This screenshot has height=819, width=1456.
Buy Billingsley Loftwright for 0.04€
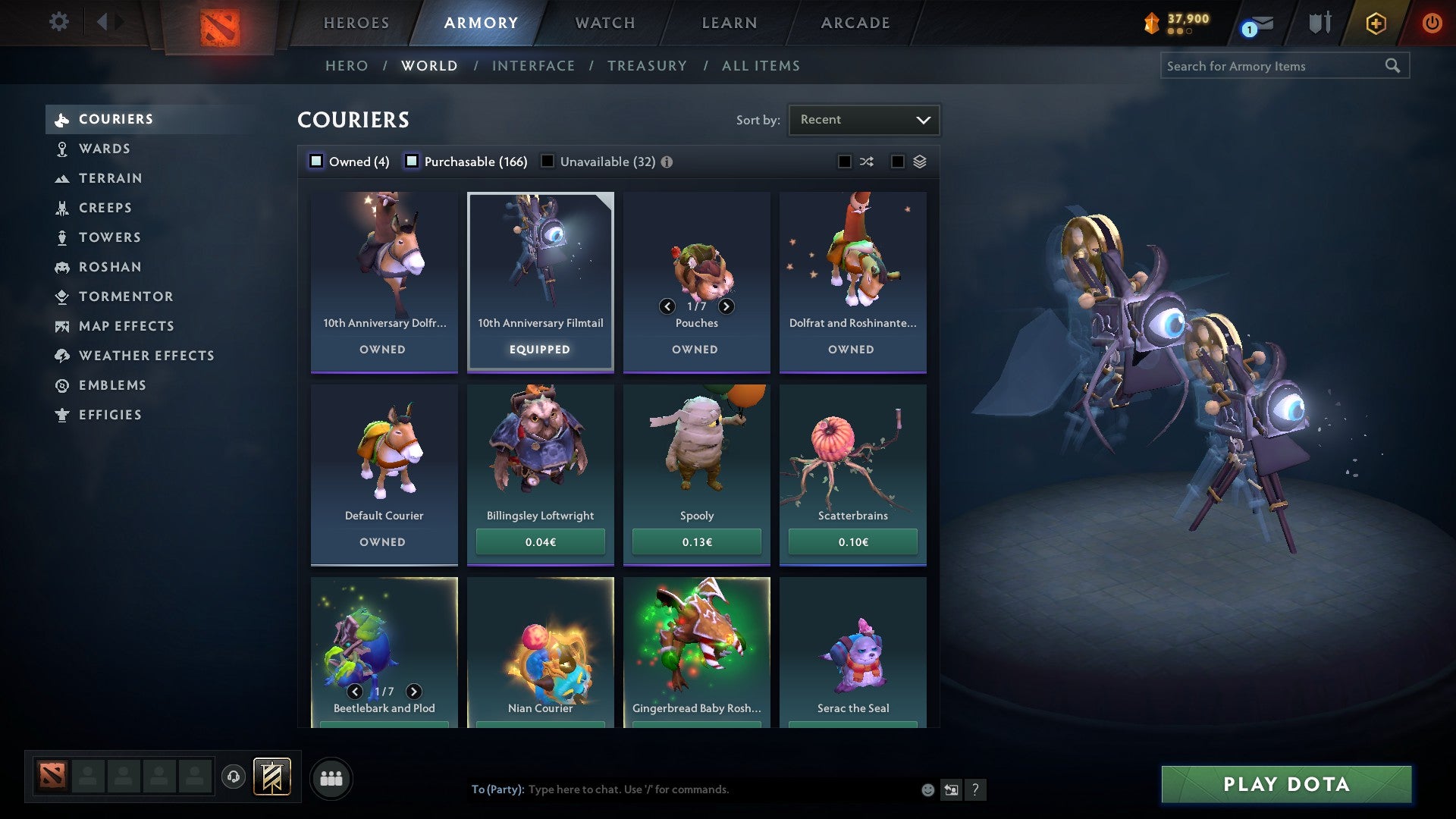tap(540, 541)
